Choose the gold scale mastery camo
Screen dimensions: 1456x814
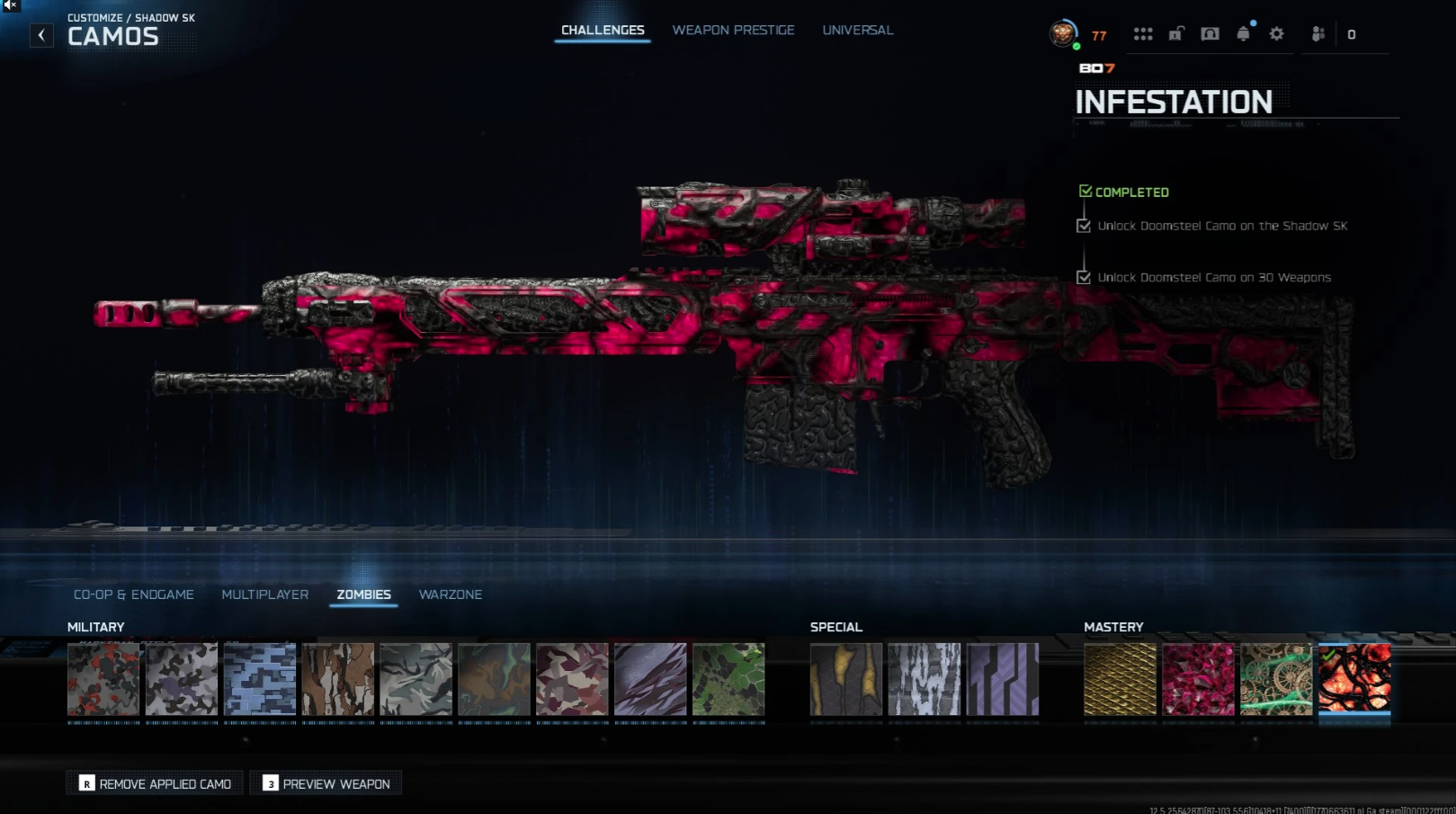(x=1120, y=679)
